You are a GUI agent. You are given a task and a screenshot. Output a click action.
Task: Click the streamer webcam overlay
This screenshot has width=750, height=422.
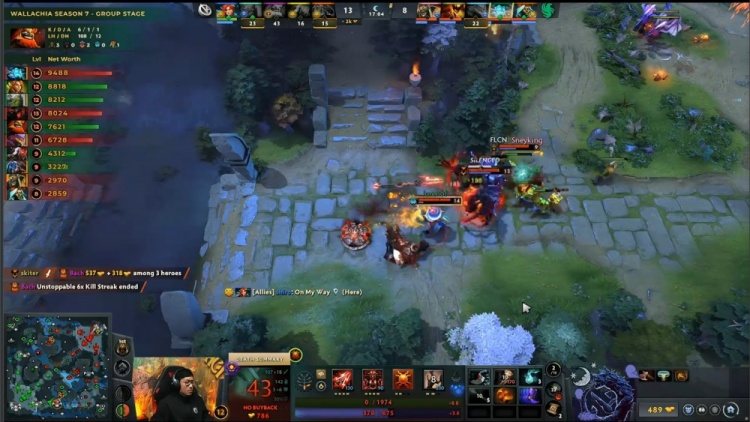click(174, 390)
